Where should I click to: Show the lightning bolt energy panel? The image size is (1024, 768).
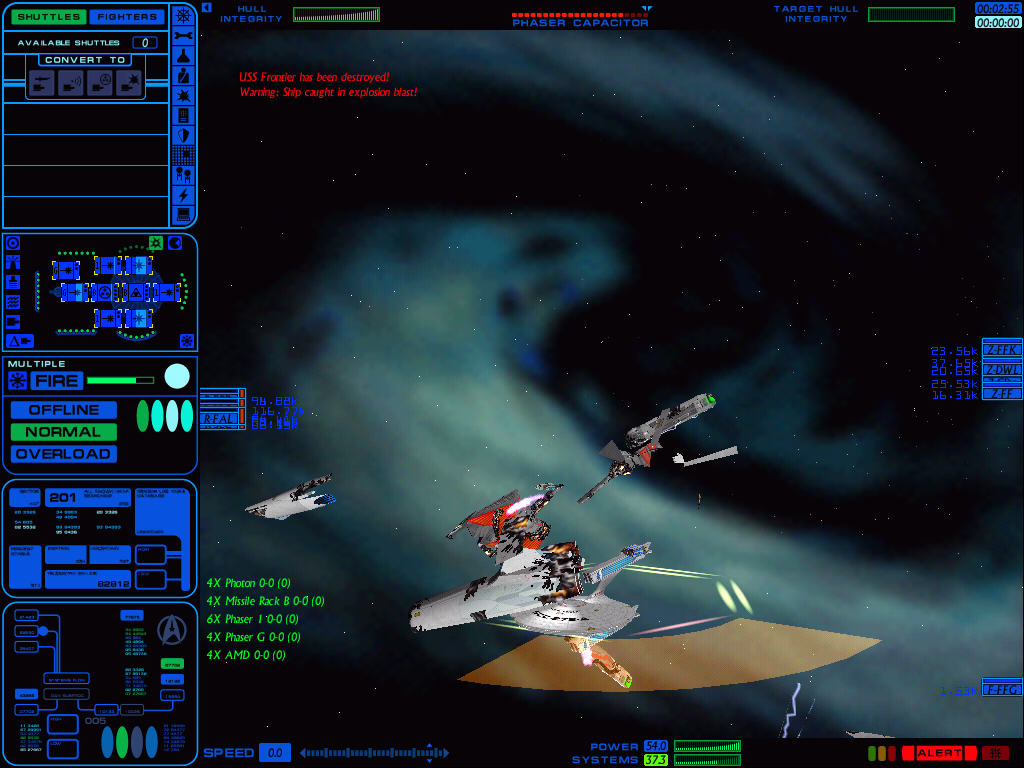tap(184, 195)
